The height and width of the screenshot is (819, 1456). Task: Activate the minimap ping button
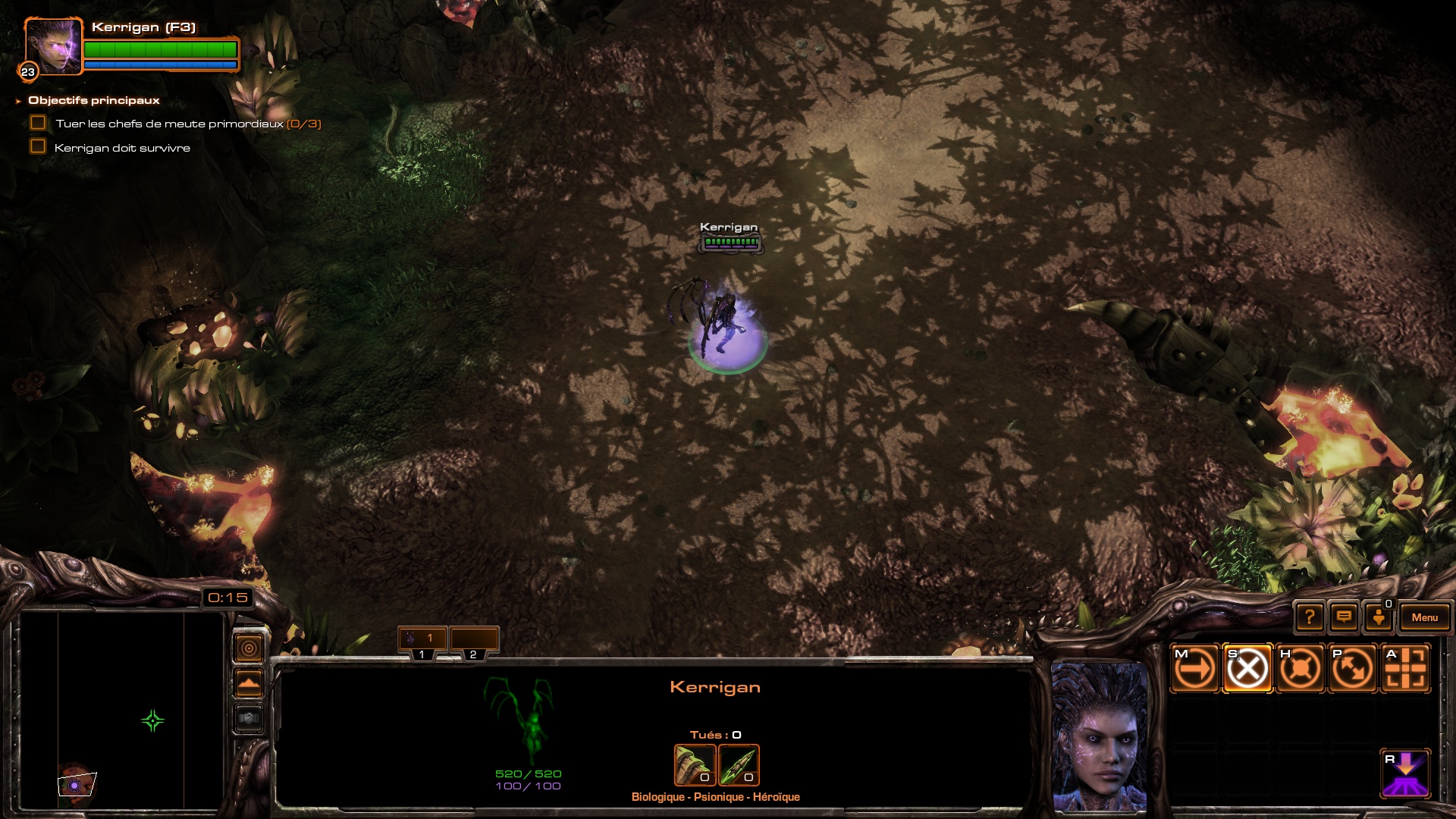(x=249, y=648)
